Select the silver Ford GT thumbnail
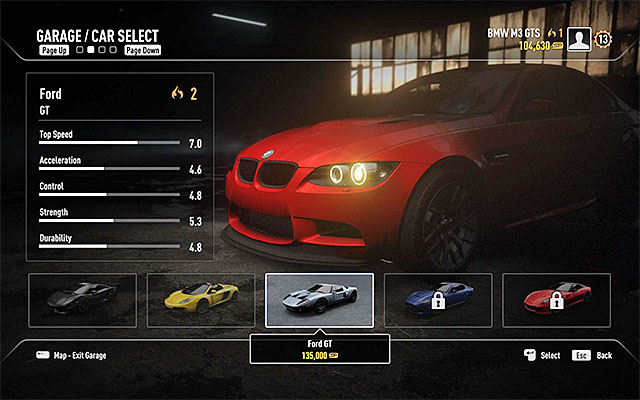Screen dimensions: 640x400 click(x=319, y=300)
